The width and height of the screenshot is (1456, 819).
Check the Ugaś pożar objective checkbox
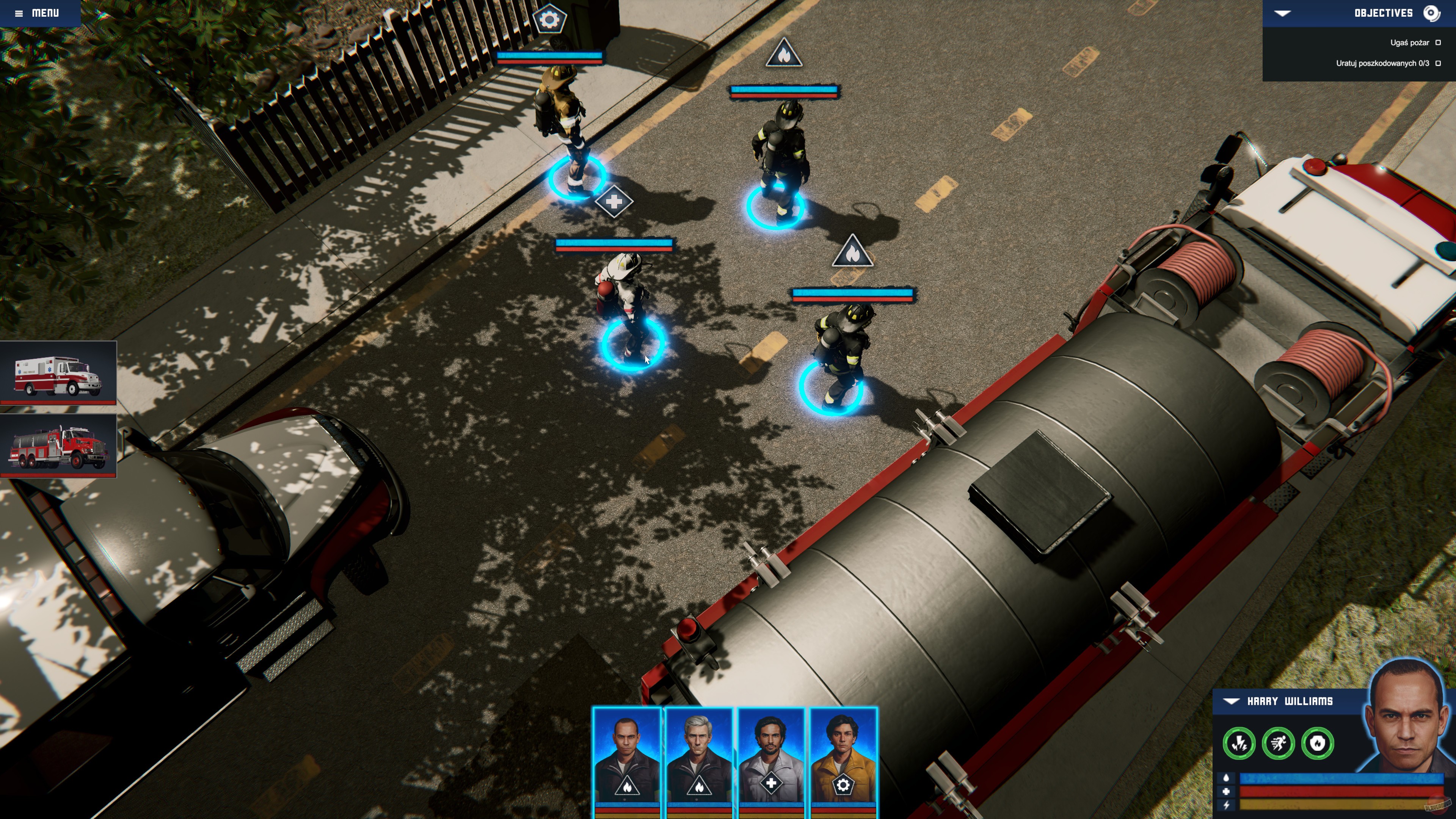point(1438,42)
